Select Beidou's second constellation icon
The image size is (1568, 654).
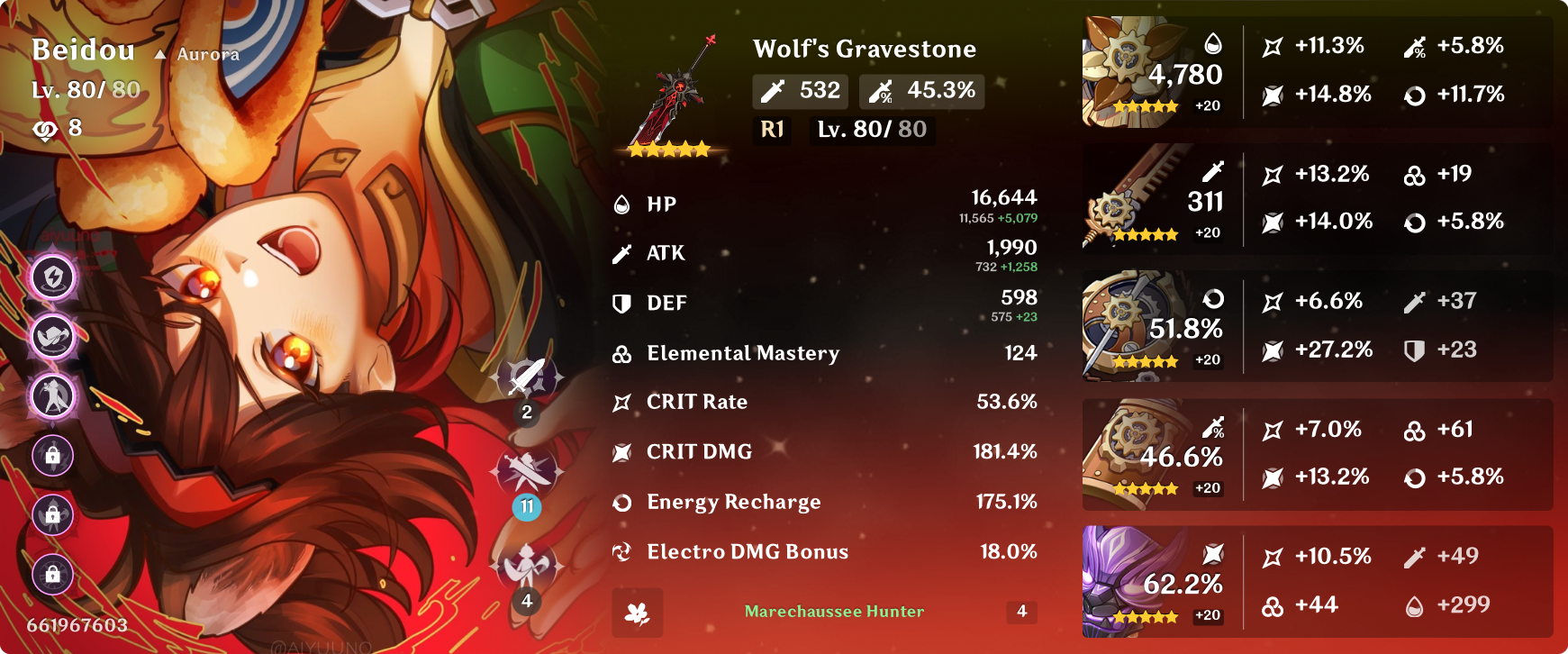point(52,338)
